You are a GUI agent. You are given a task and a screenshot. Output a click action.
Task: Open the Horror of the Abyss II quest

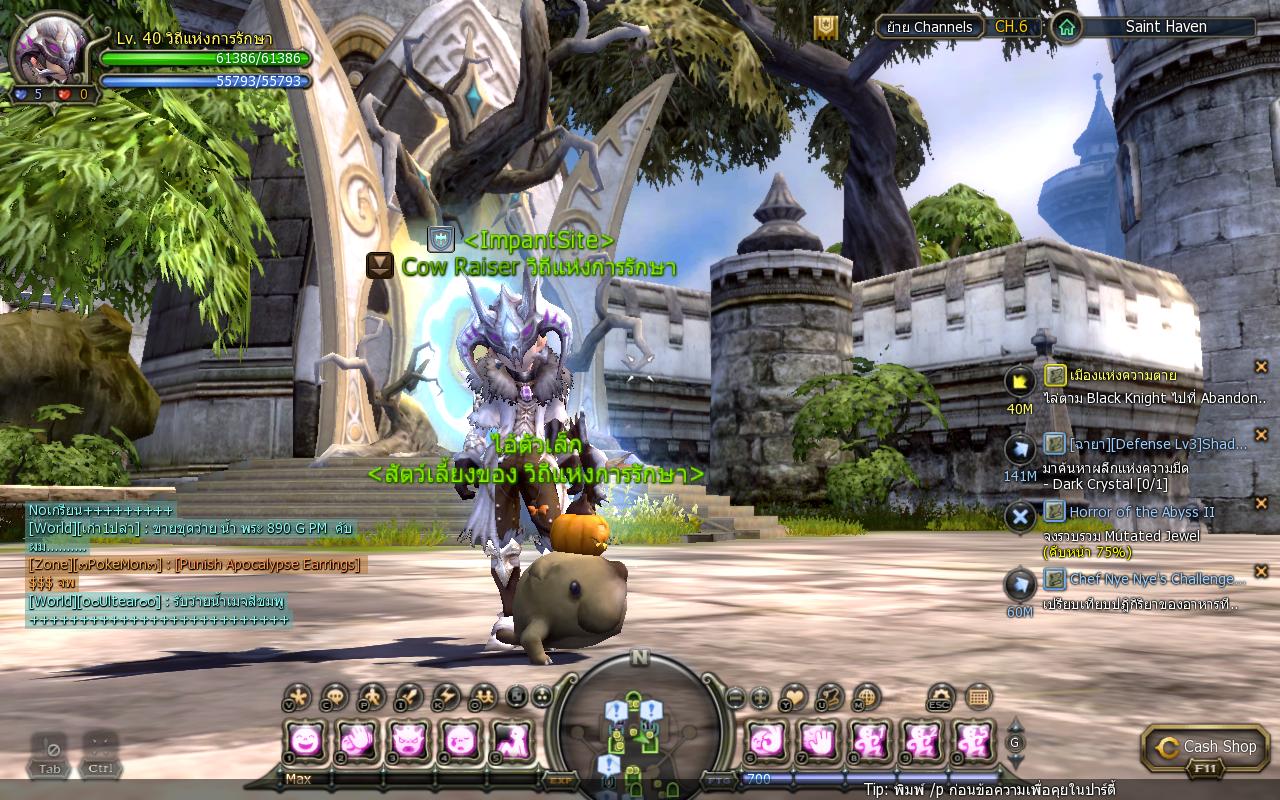[1141, 512]
